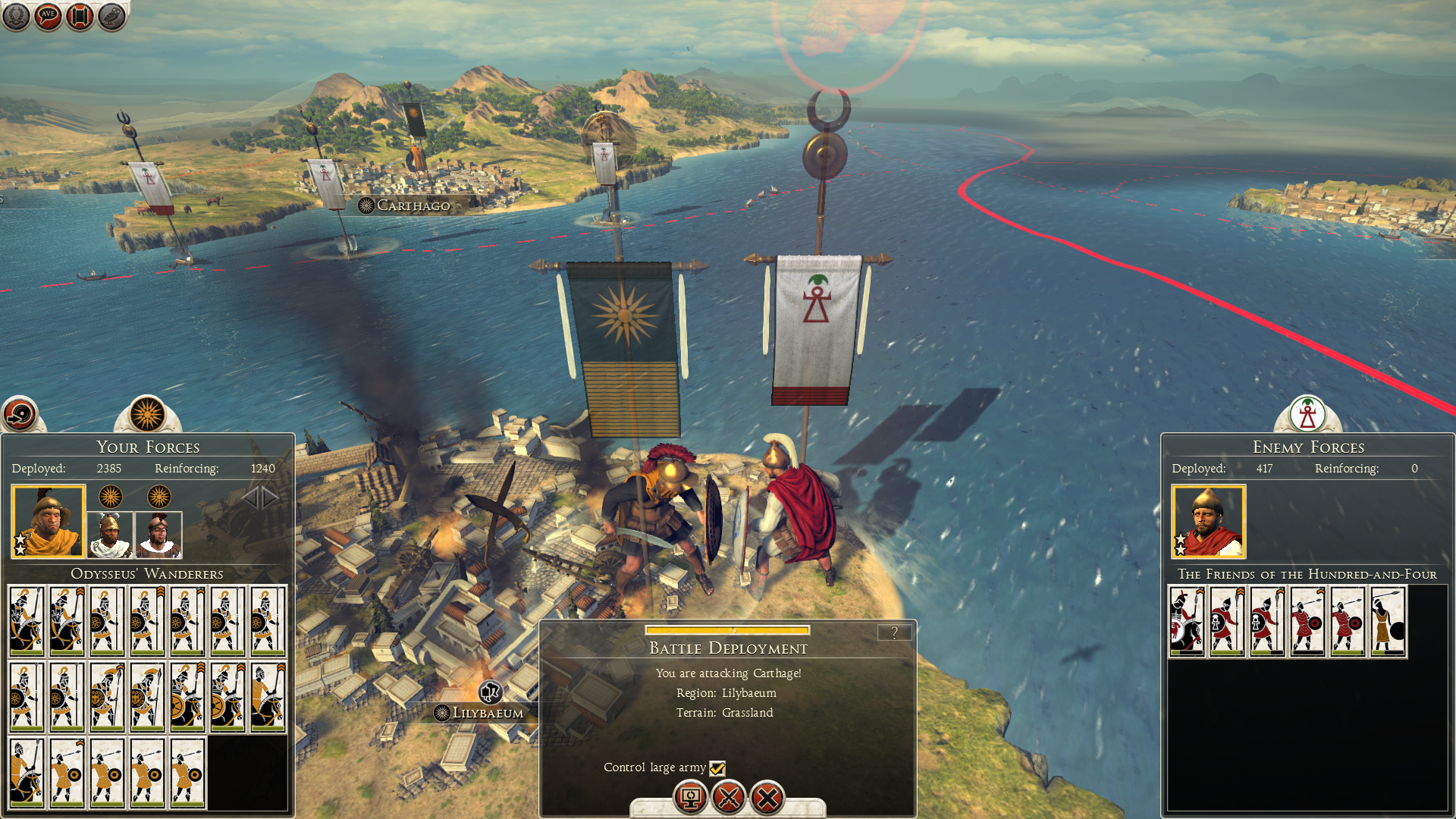Click the red swirl-and-arrow icon above Your Forces
The width and height of the screenshot is (1456, 819).
pos(19,414)
